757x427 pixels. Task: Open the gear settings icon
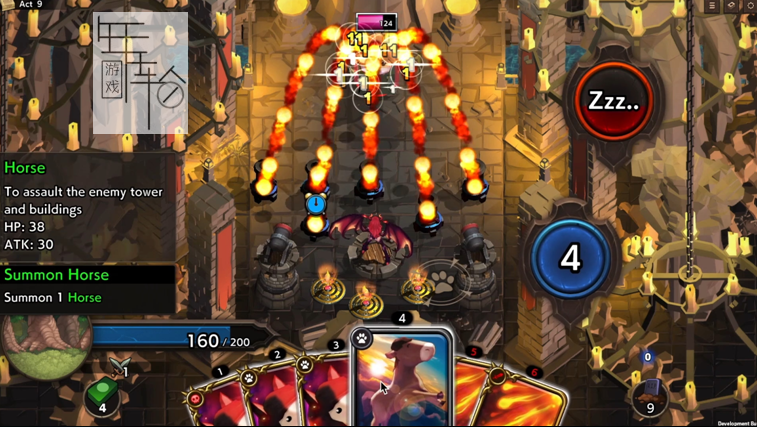(750, 6)
